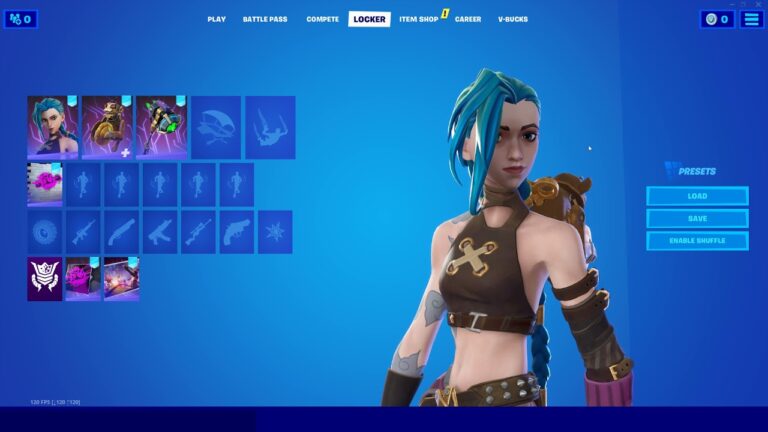Open the Item Shop tab
The width and height of the screenshot is (768, 432).
click(x=417, y=19)
